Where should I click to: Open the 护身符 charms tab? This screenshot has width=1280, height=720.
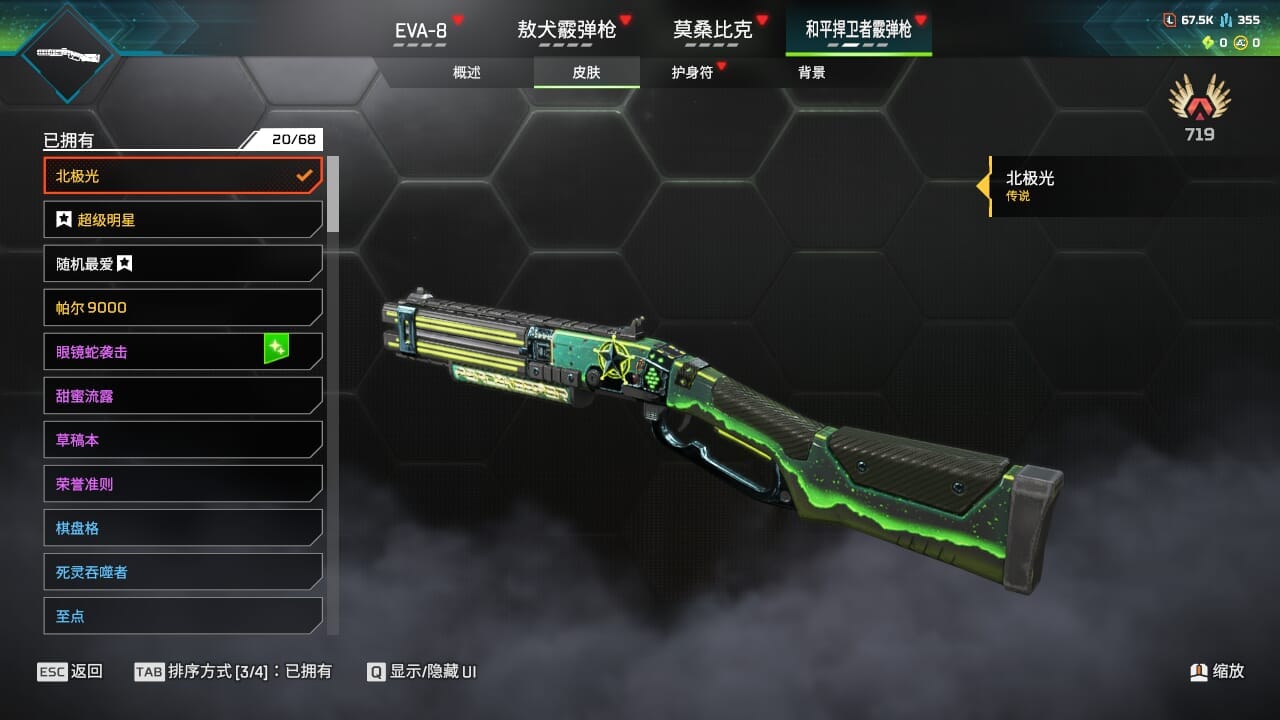[692, 73]
